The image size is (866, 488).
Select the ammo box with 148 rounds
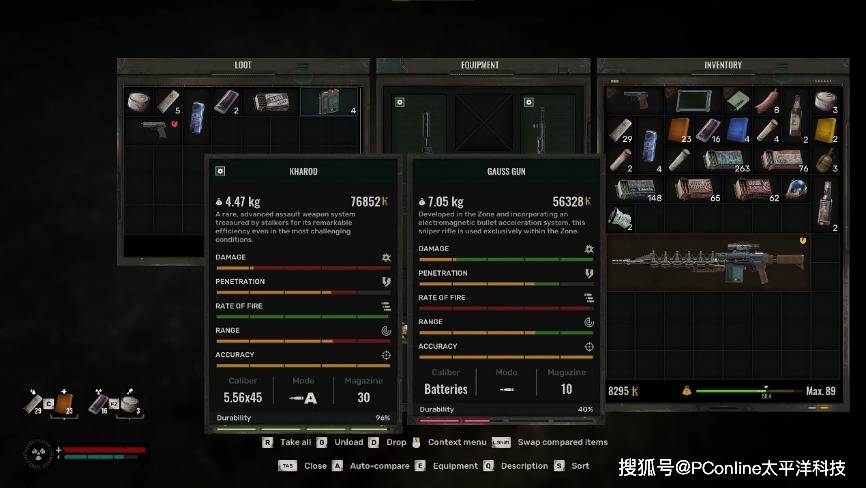635,189
